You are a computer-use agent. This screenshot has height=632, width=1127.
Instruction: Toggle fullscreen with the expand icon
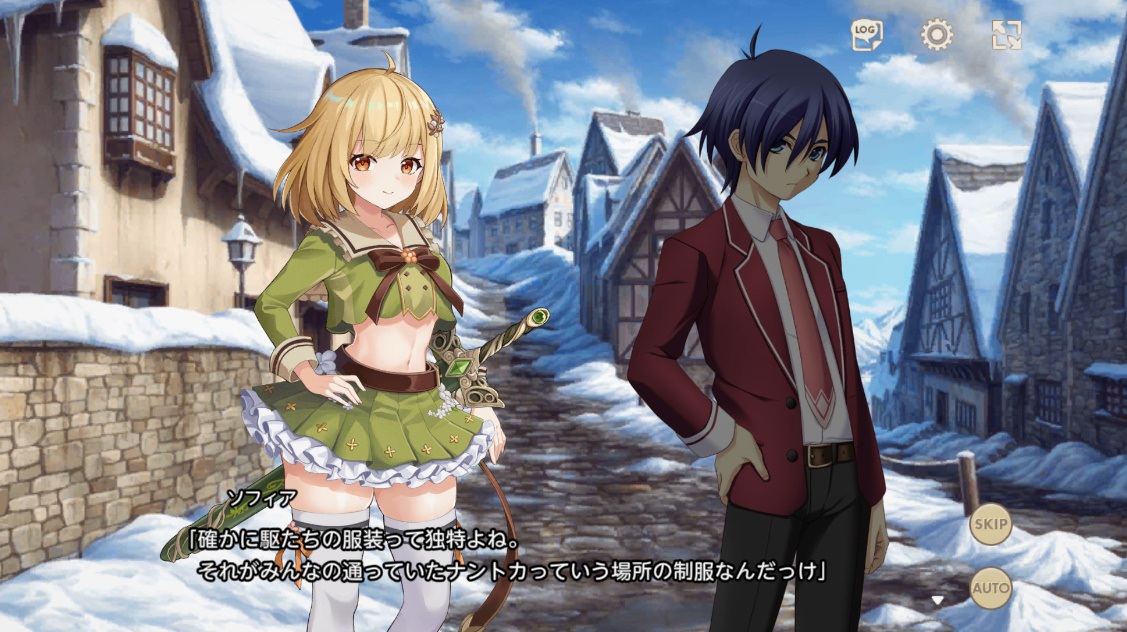point(1006,36)
